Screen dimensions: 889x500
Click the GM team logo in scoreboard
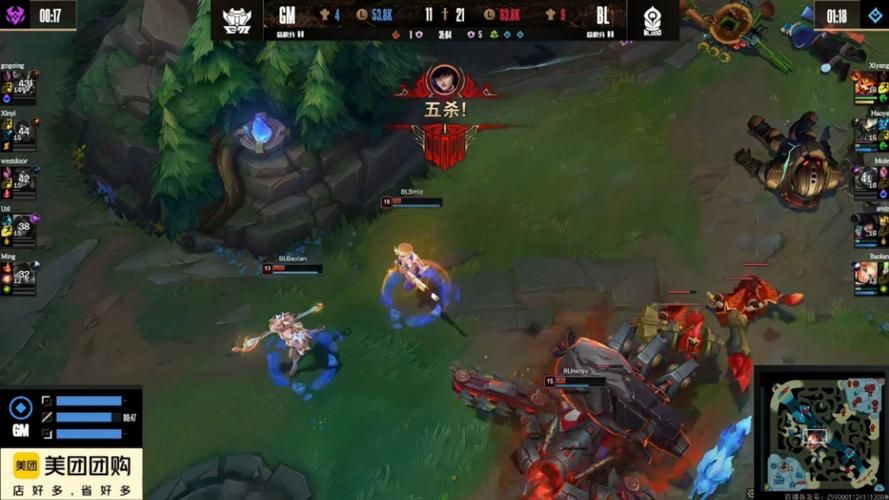[236, 18]
